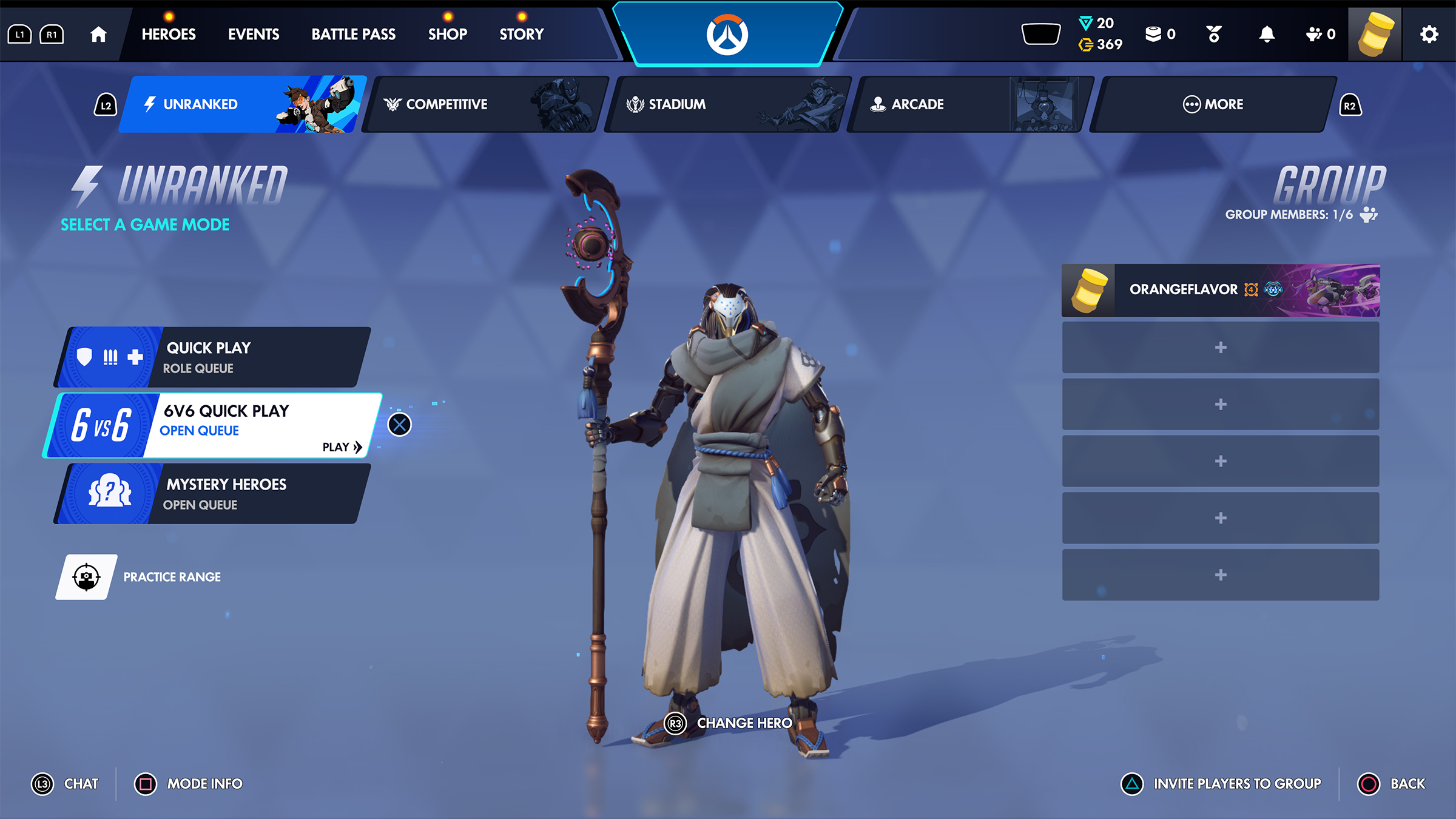Open the Battle Pass page
This screenshot has height=819, width=1456.
tap(353, 35)
